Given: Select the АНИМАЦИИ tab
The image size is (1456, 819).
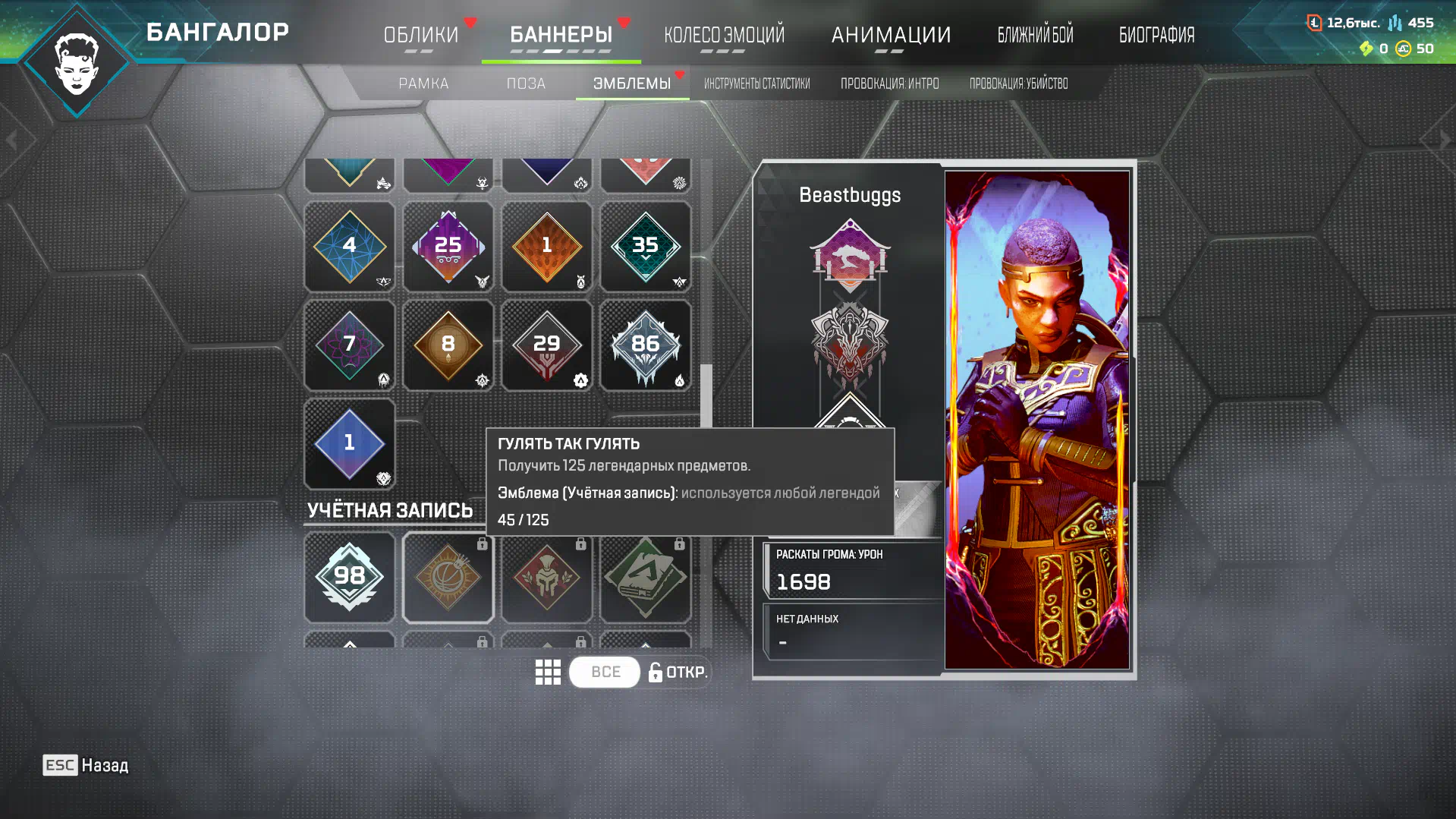Looking at the screenshot, I should pos(891,35).
